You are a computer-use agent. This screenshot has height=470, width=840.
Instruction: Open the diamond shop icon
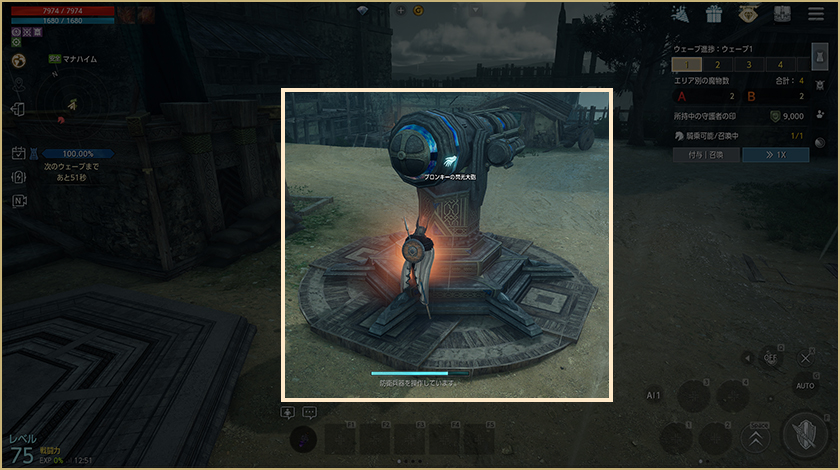[x=748, y=14]
